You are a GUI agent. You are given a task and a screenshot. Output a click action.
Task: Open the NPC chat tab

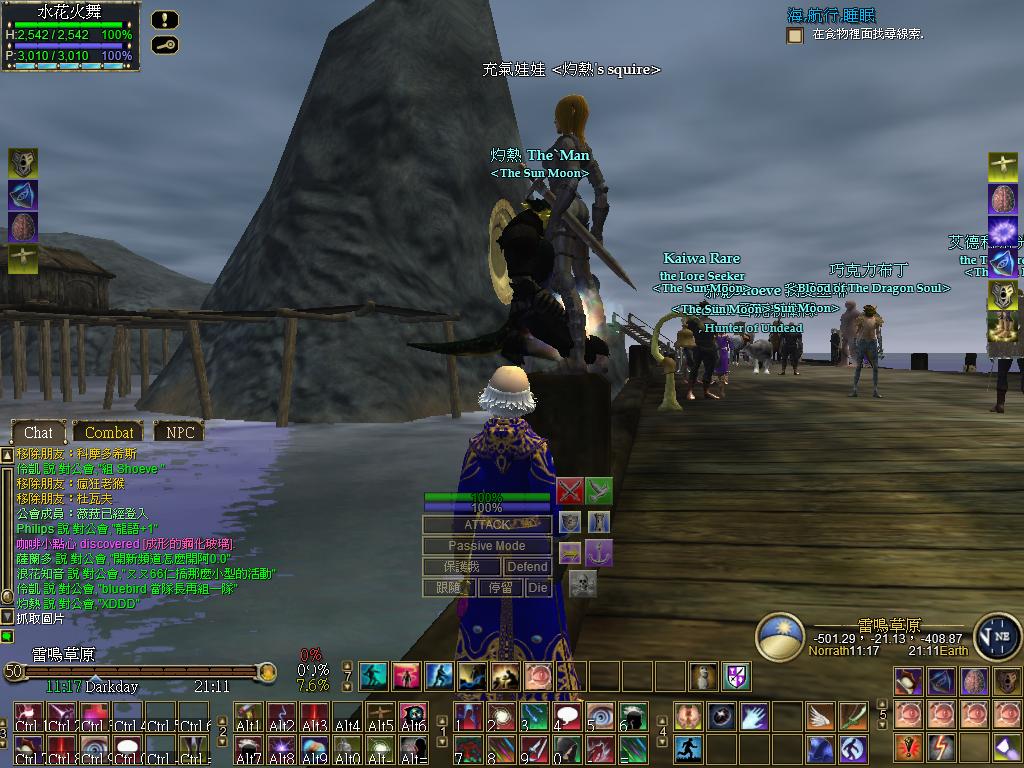pyautogui.click(x=180, y=432)
